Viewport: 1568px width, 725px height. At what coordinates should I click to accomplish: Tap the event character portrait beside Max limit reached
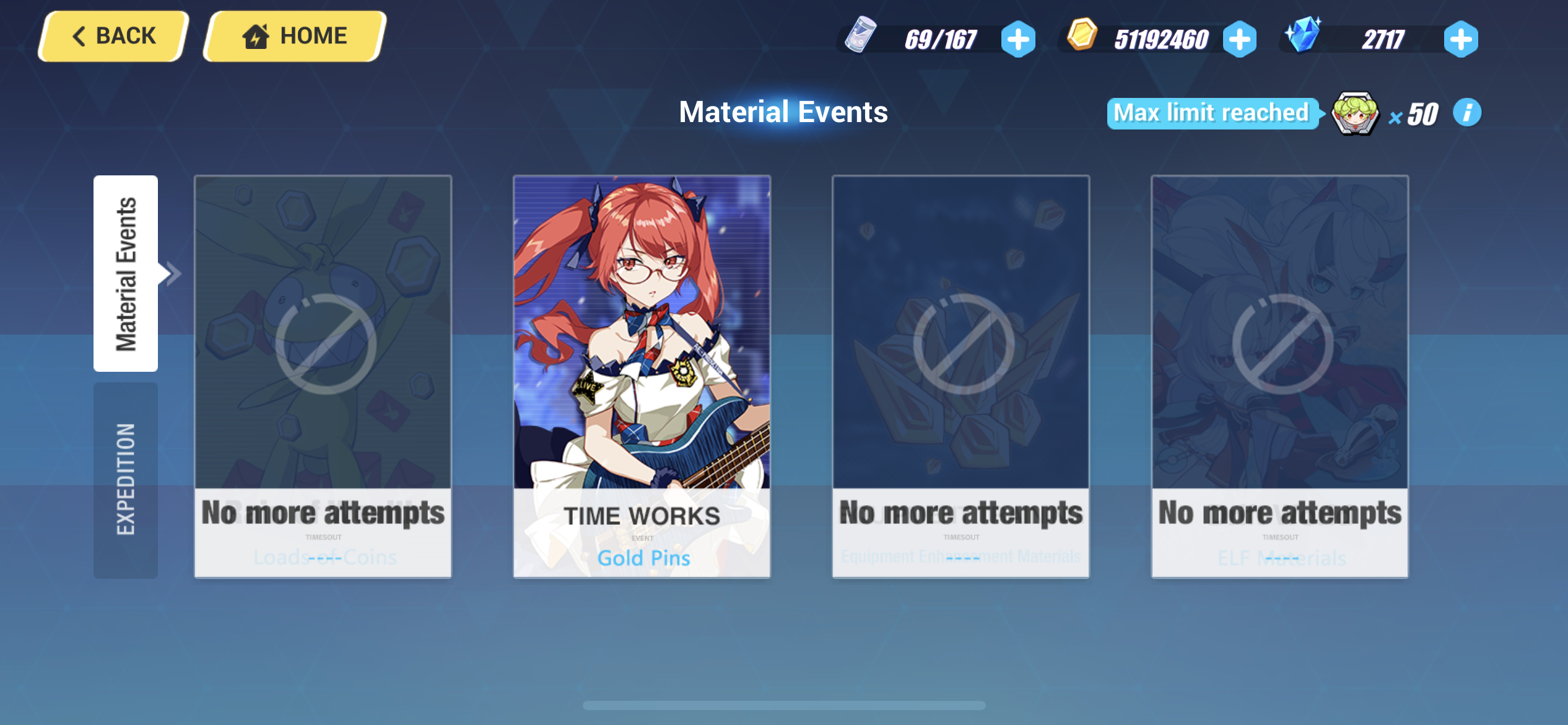point(1356,113)
